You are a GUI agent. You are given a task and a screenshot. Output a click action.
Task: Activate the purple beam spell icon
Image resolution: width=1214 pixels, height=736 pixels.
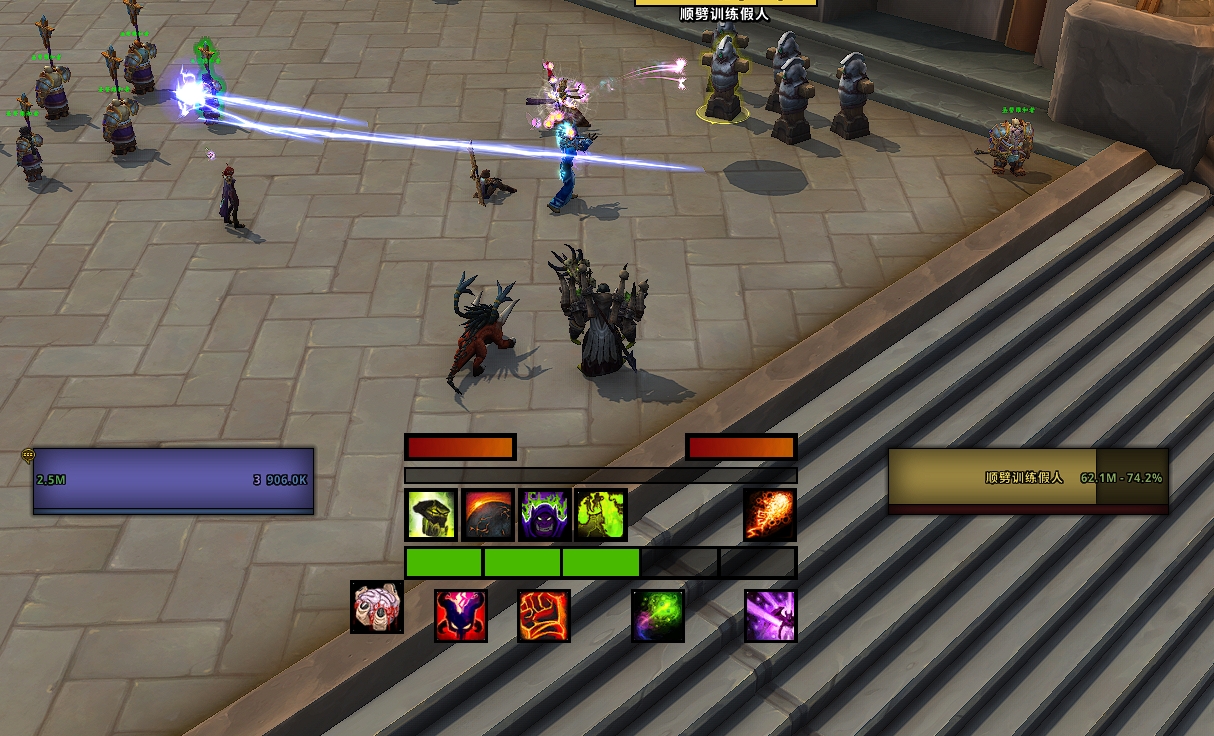[x=771, y=615]
